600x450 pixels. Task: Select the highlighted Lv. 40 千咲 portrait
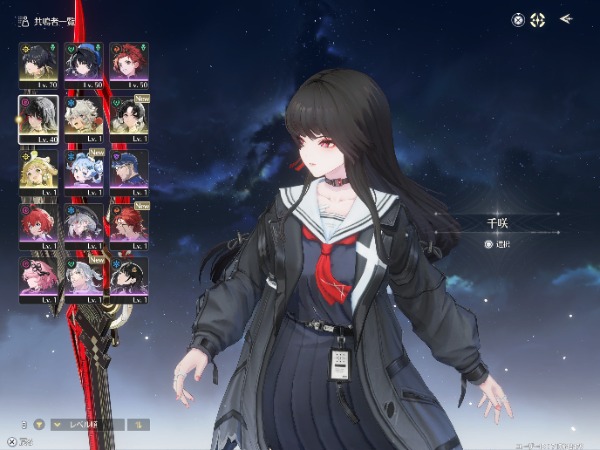tap(39, 115)
